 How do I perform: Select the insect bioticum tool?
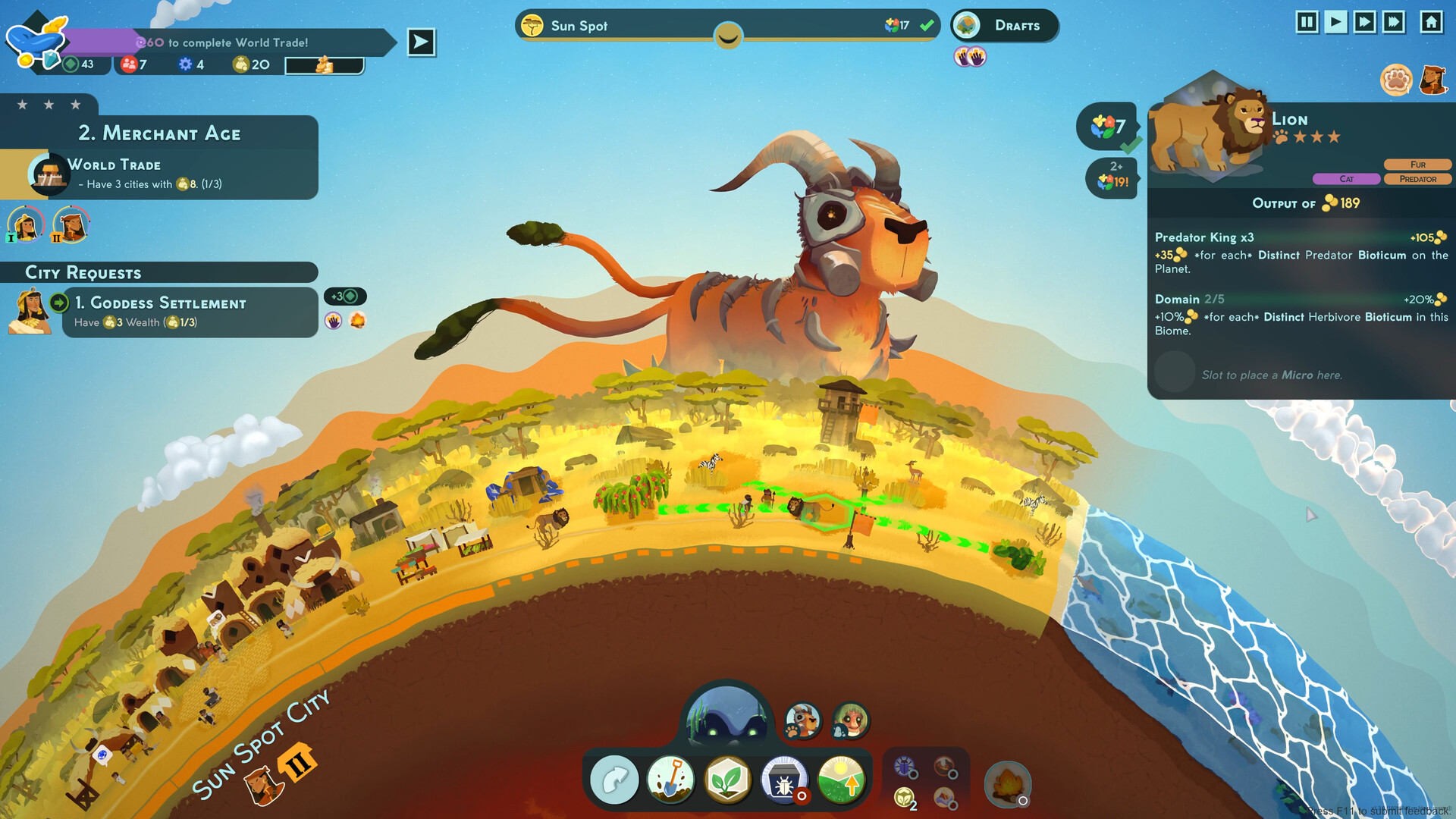[785, 779]
